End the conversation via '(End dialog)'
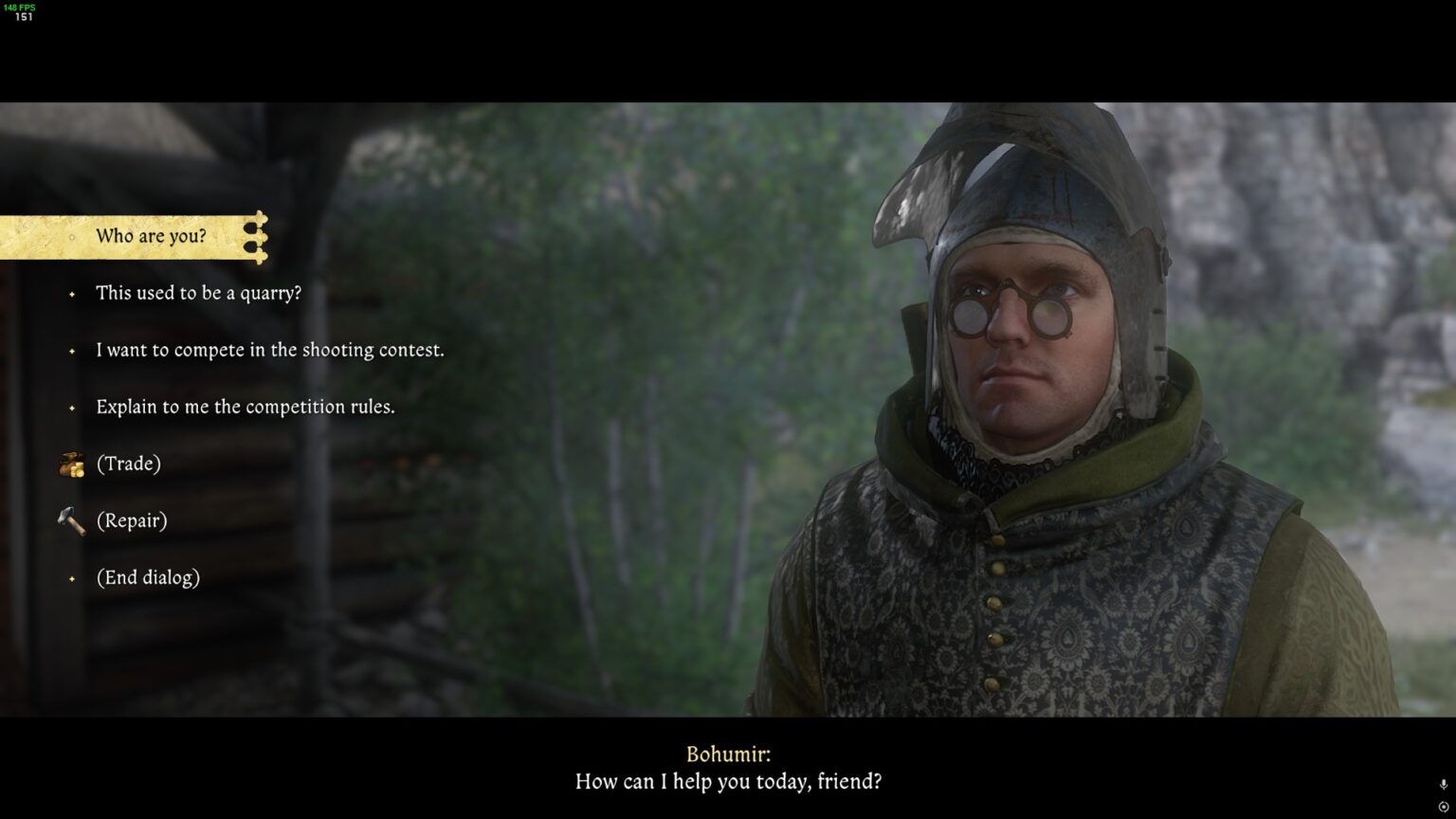1456x819 pixels. coord(149,577)
